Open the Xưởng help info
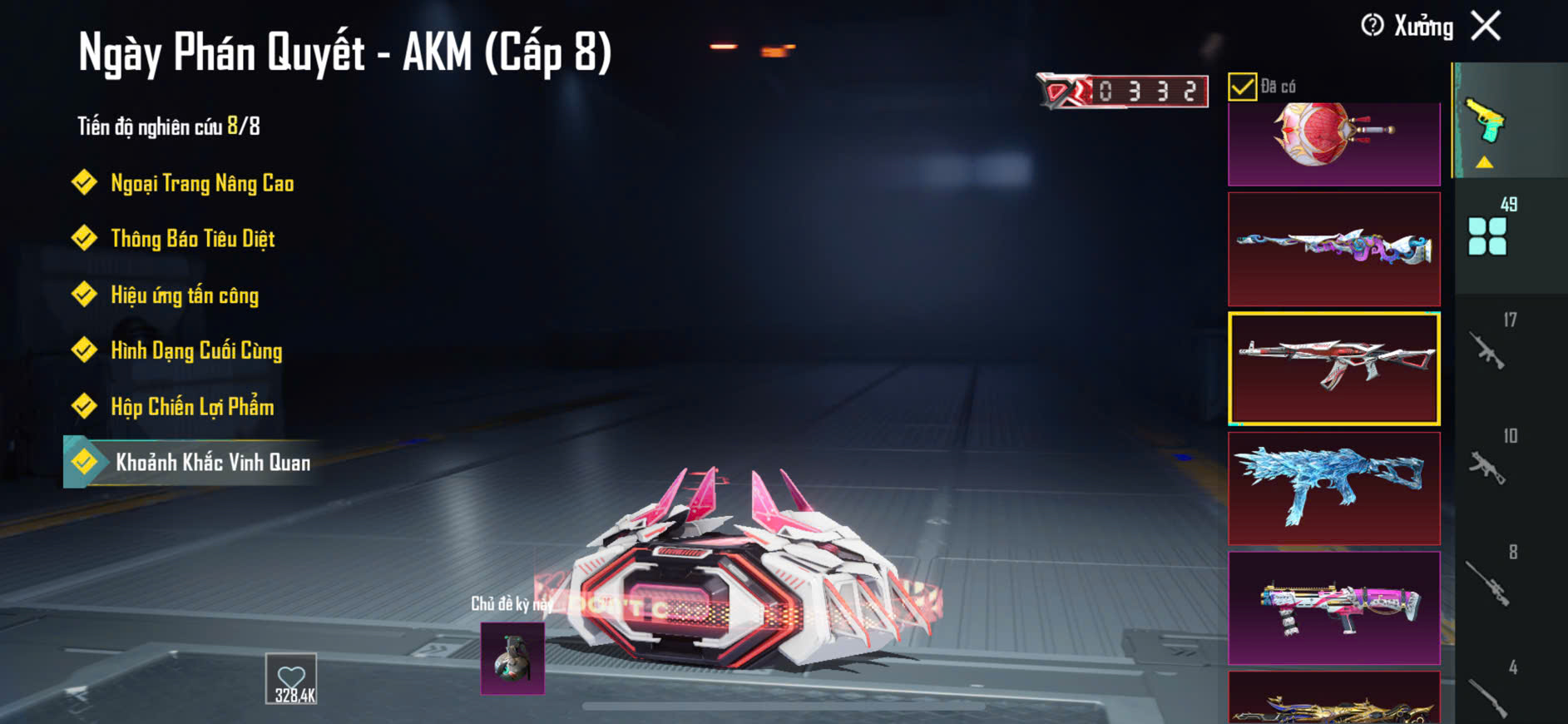1568x724 pixels. click(1373, 26)
